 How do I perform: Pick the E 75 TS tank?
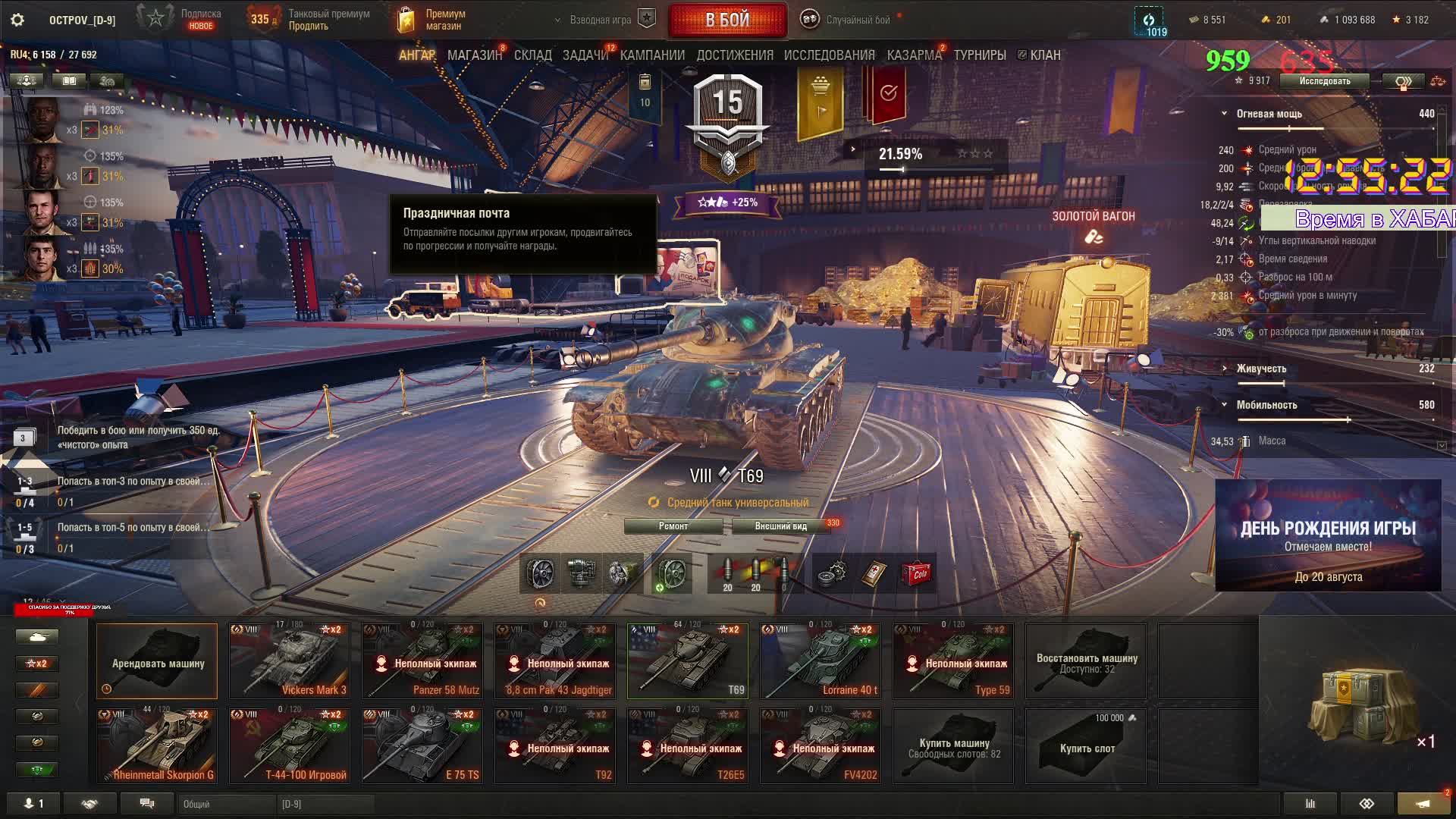point(422,745)
